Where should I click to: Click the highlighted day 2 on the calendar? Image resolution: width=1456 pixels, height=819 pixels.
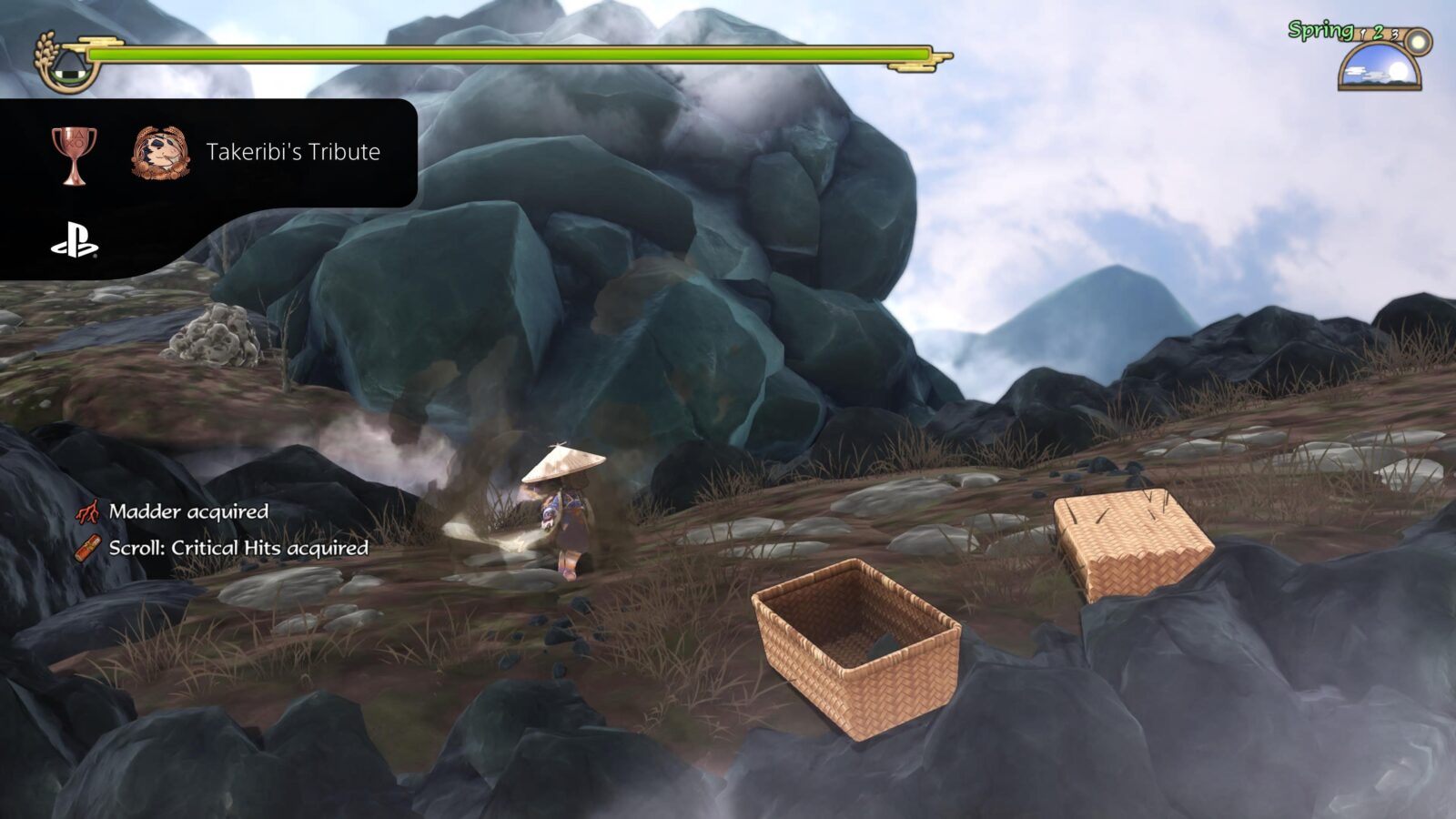tap(1378, 33)
